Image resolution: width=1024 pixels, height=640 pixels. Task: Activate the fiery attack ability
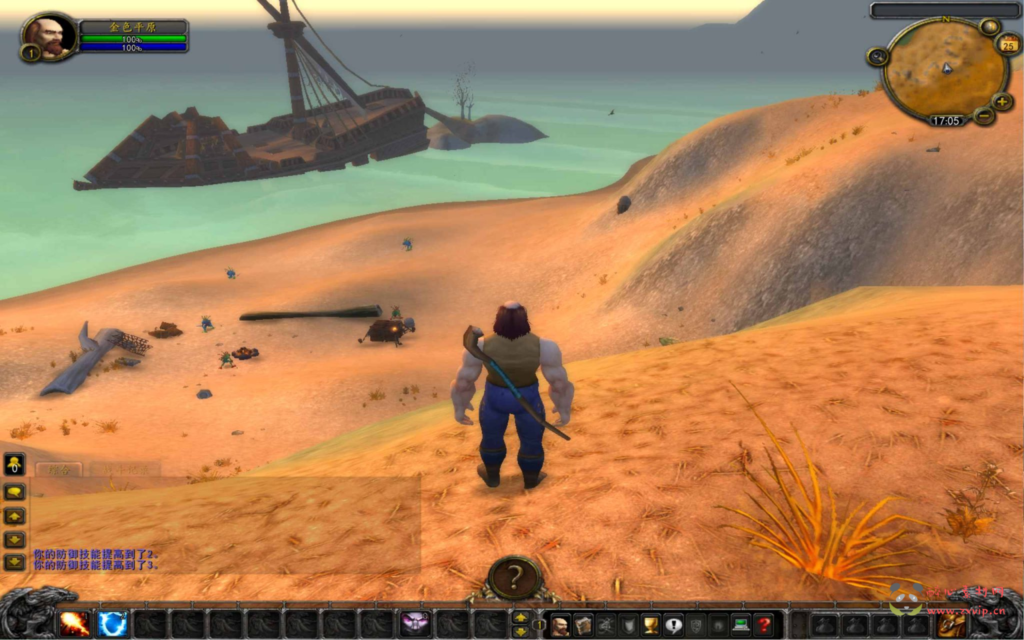pyautogui.click(x=74, y=624)
